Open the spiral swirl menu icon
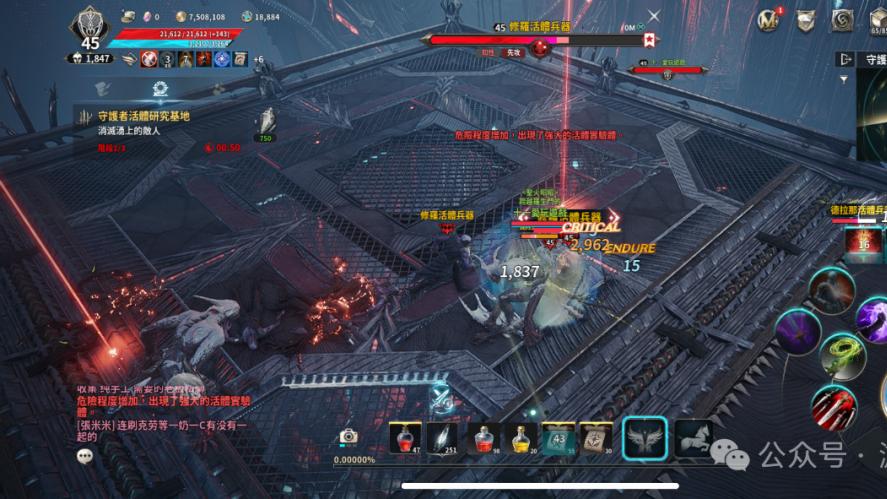887x499 pixels. 842,19
